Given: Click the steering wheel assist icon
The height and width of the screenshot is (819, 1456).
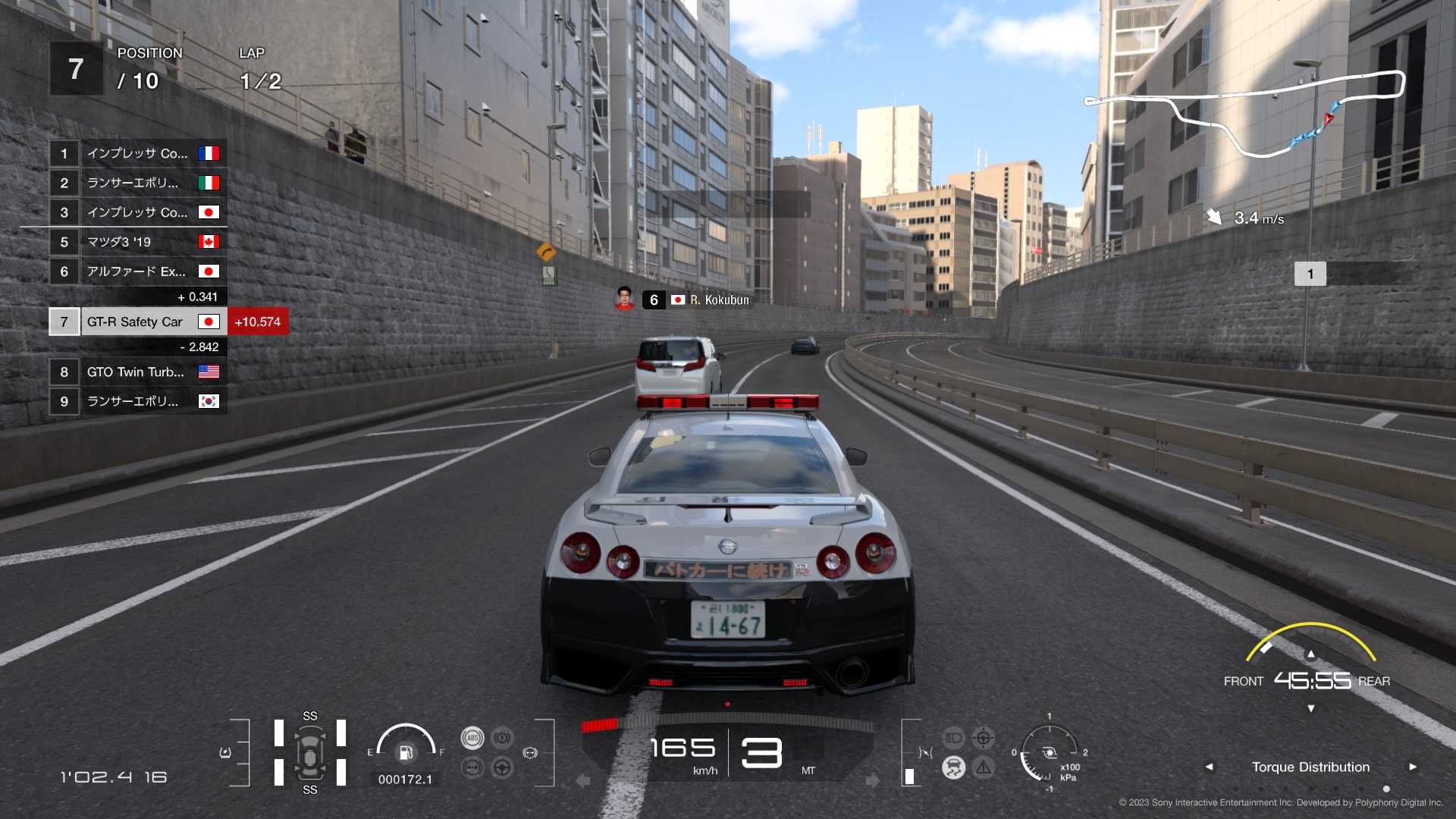Looking at the screenshot, I should pyautogui.click(x=502, y=767).
